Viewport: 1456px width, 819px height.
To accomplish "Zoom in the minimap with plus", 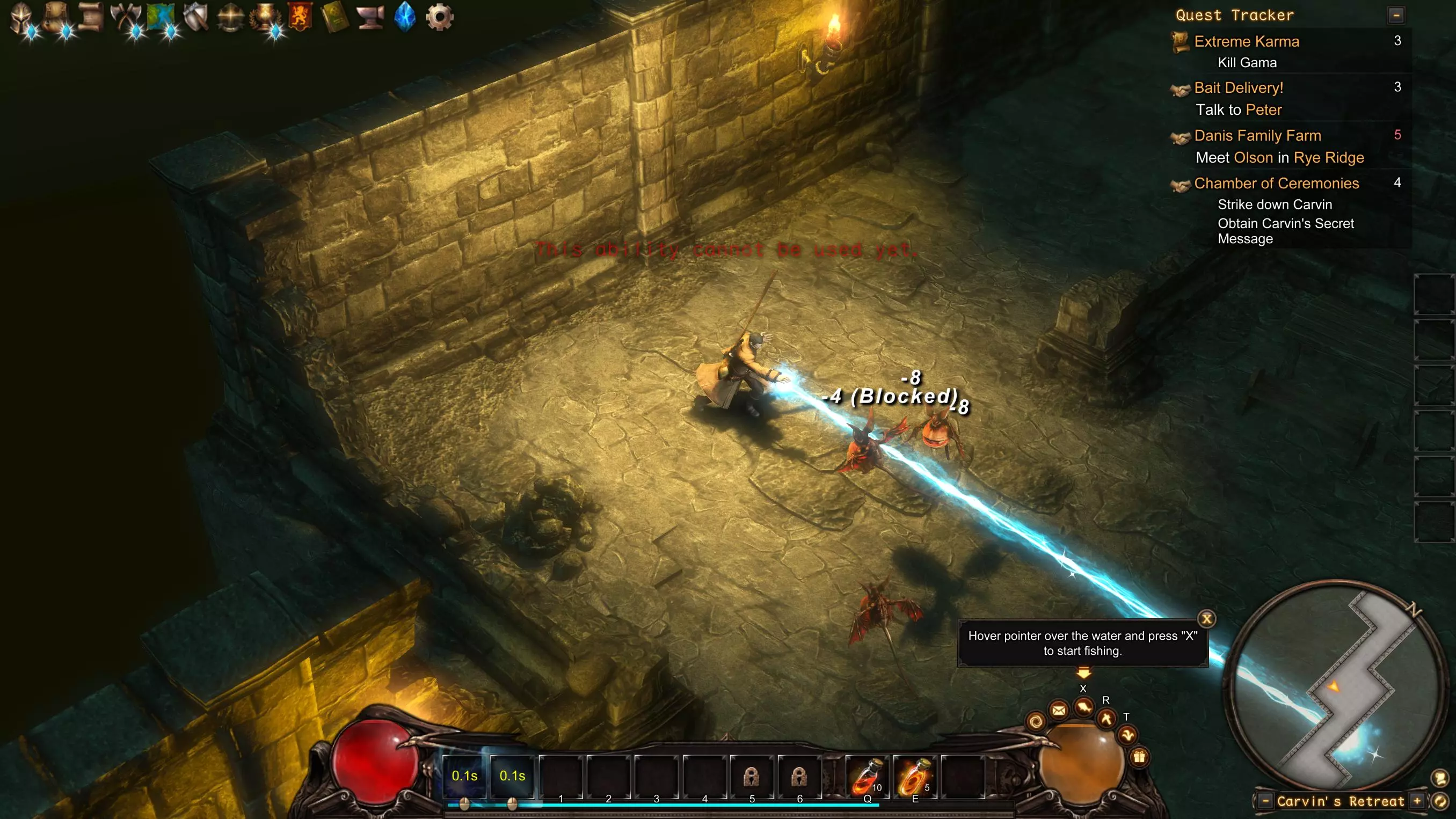I will tap(1417, 801).
